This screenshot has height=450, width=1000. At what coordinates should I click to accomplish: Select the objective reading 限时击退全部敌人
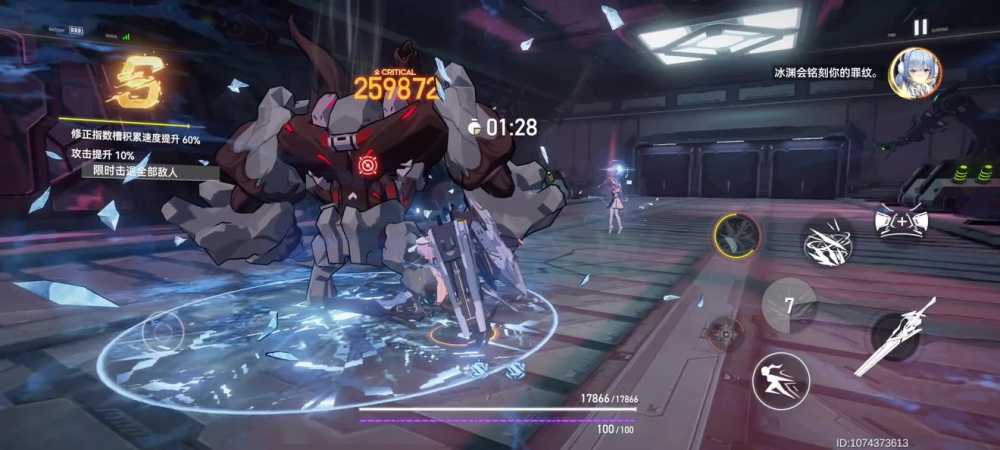(133, 172)
